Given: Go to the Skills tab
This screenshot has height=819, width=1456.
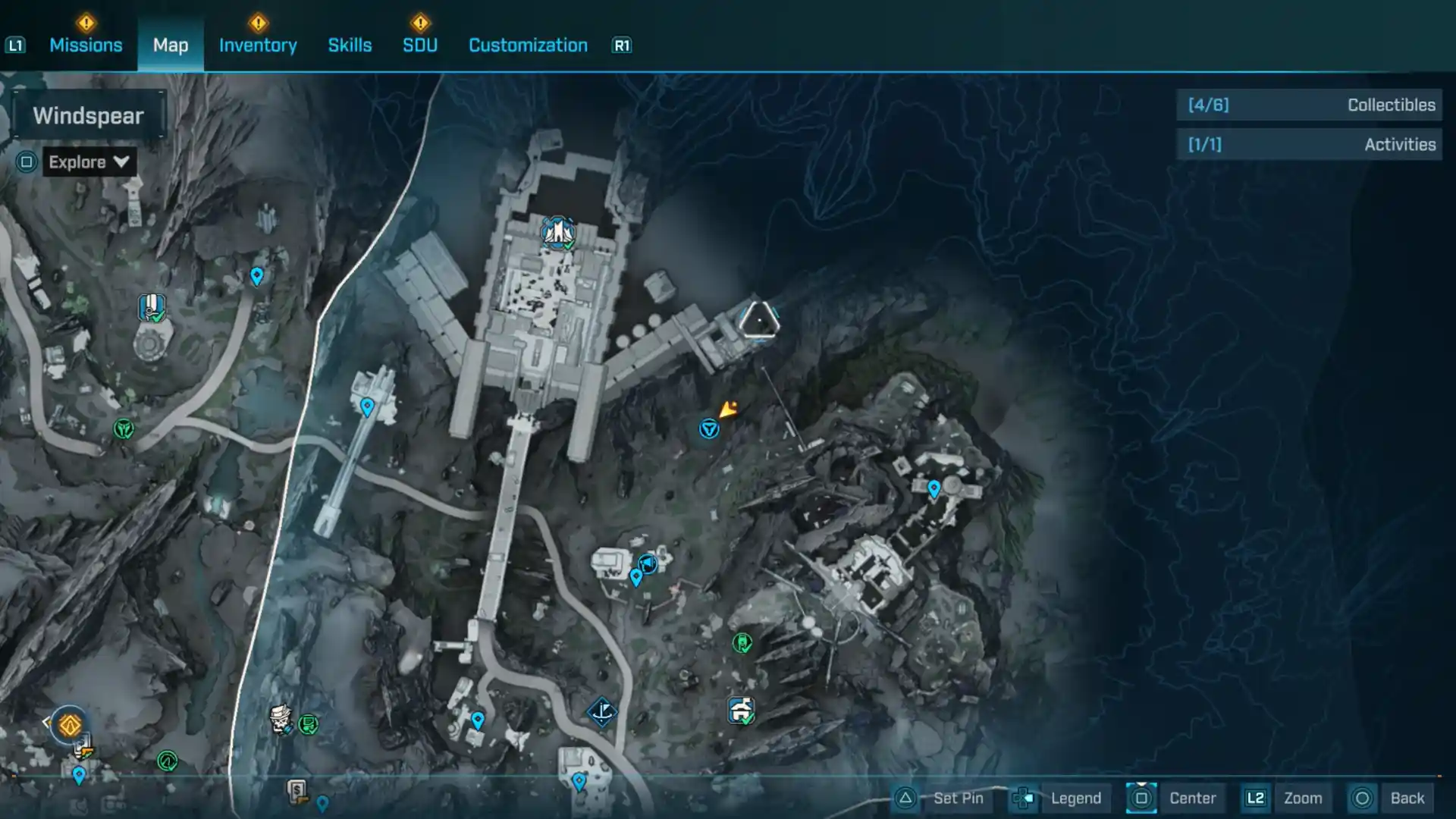Looking at the screenshot, I should [350, 45].
